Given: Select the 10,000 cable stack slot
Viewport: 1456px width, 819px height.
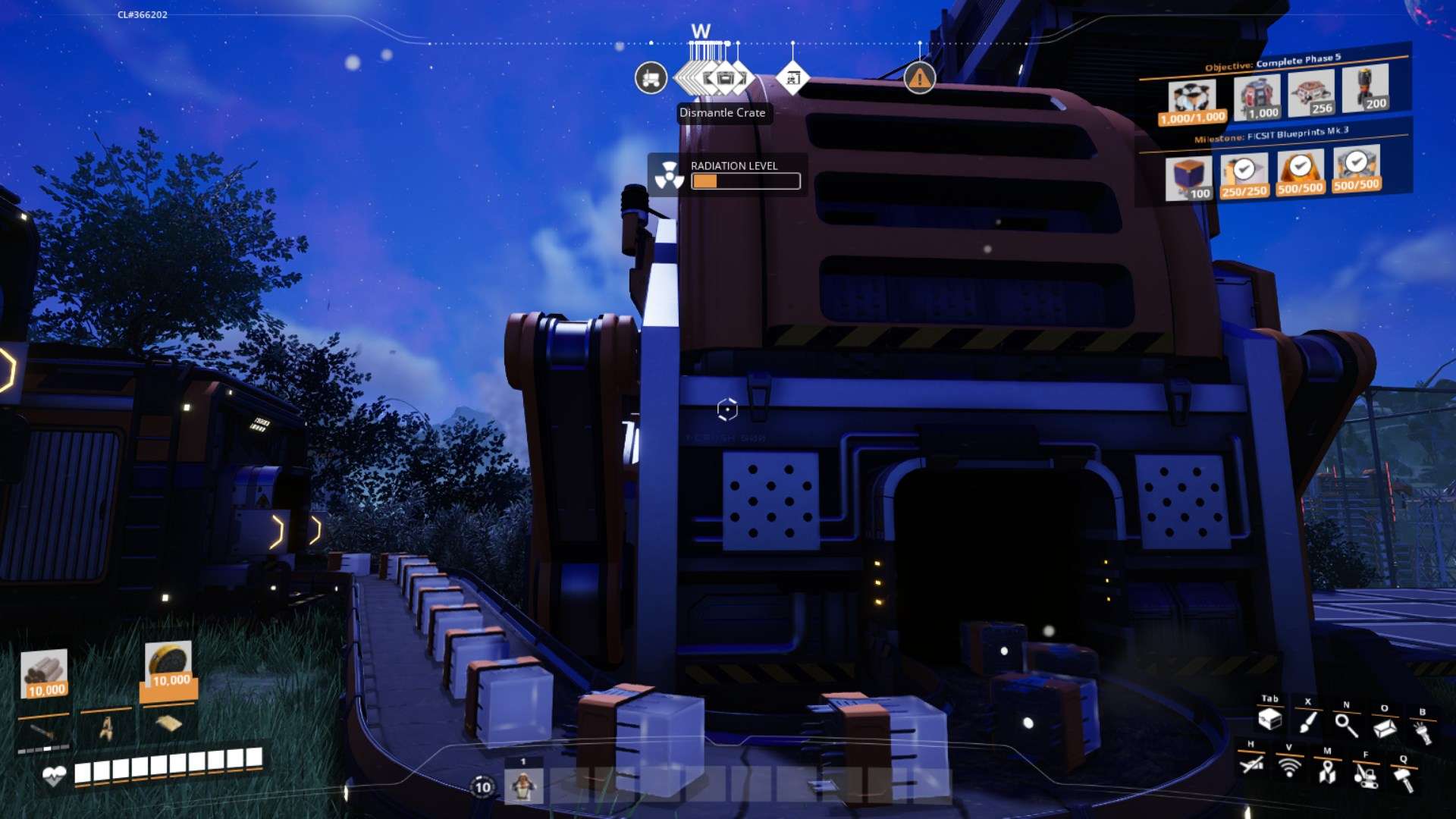Looking at the screenshot, I should [45, 673].
